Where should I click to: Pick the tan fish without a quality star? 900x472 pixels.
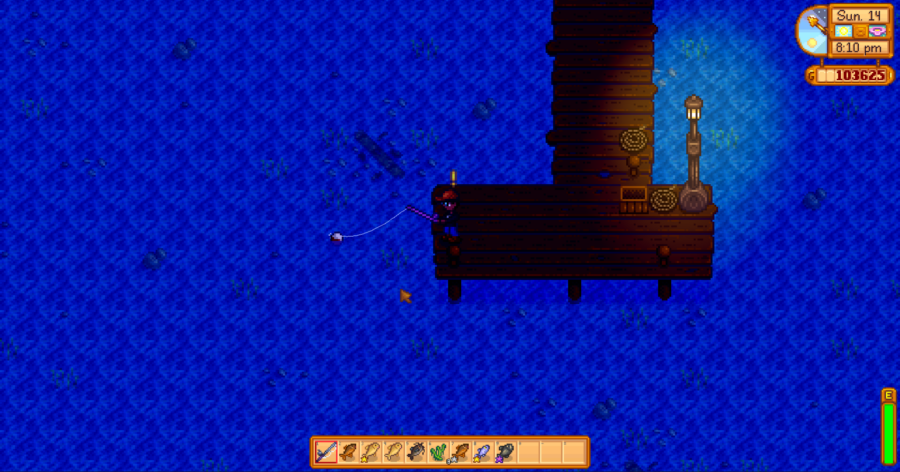click(x=393, y=452)
